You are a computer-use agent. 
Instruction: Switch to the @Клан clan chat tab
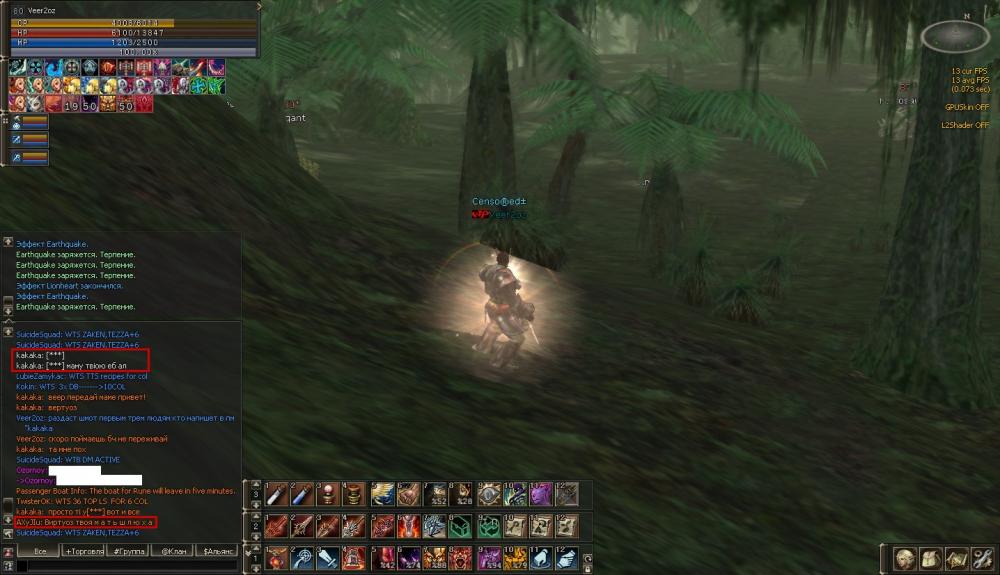[172, 551]
